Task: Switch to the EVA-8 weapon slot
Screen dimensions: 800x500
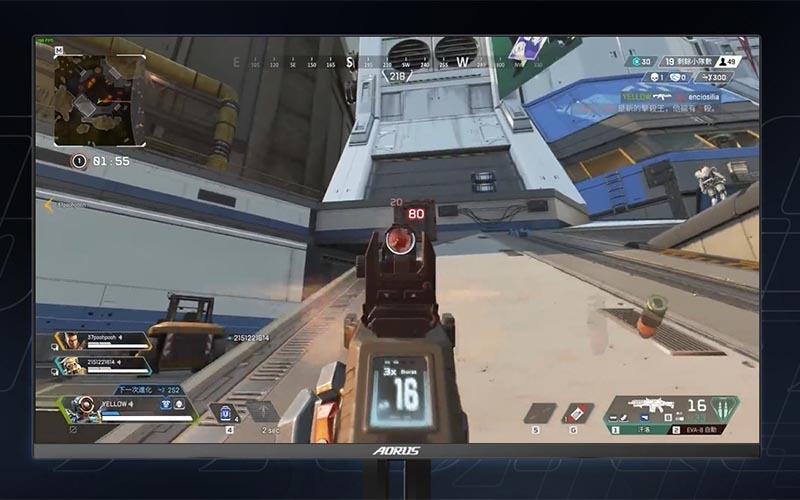Action: 702,429
